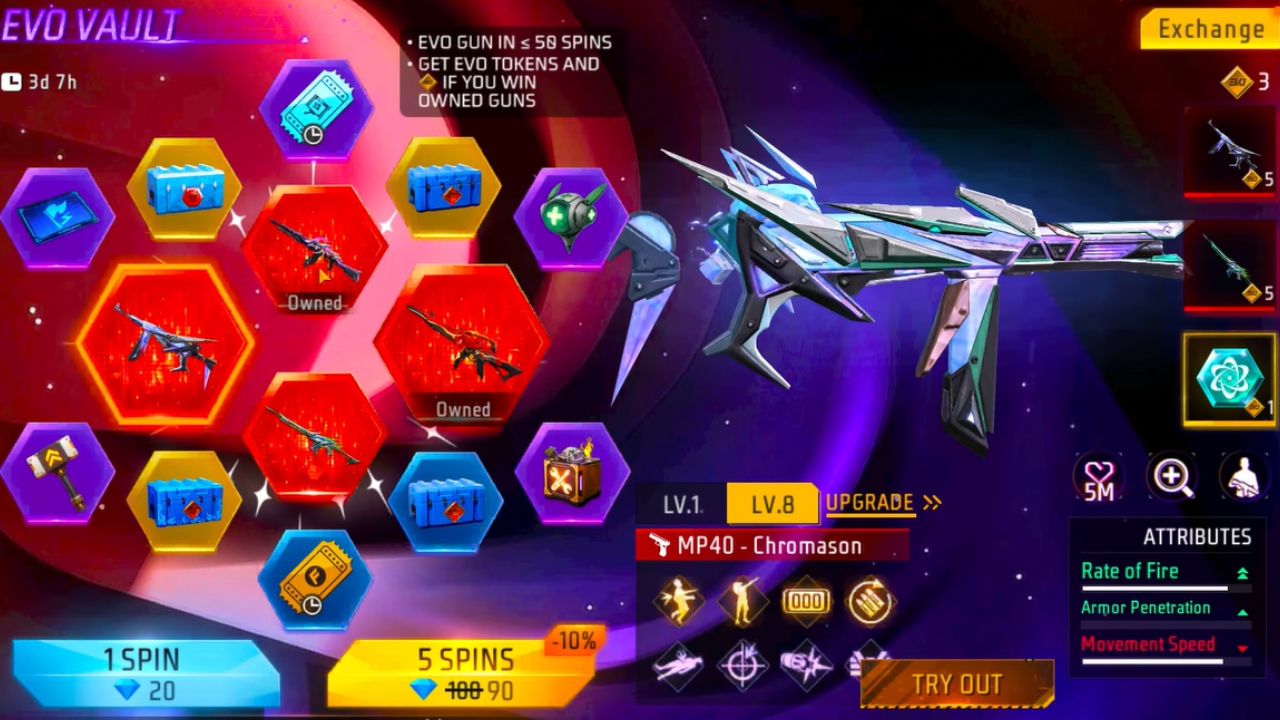This screenshot has height=720, width=1280.
Task: Toggle the character pose preview icon
Action: tap(1244, 476)
